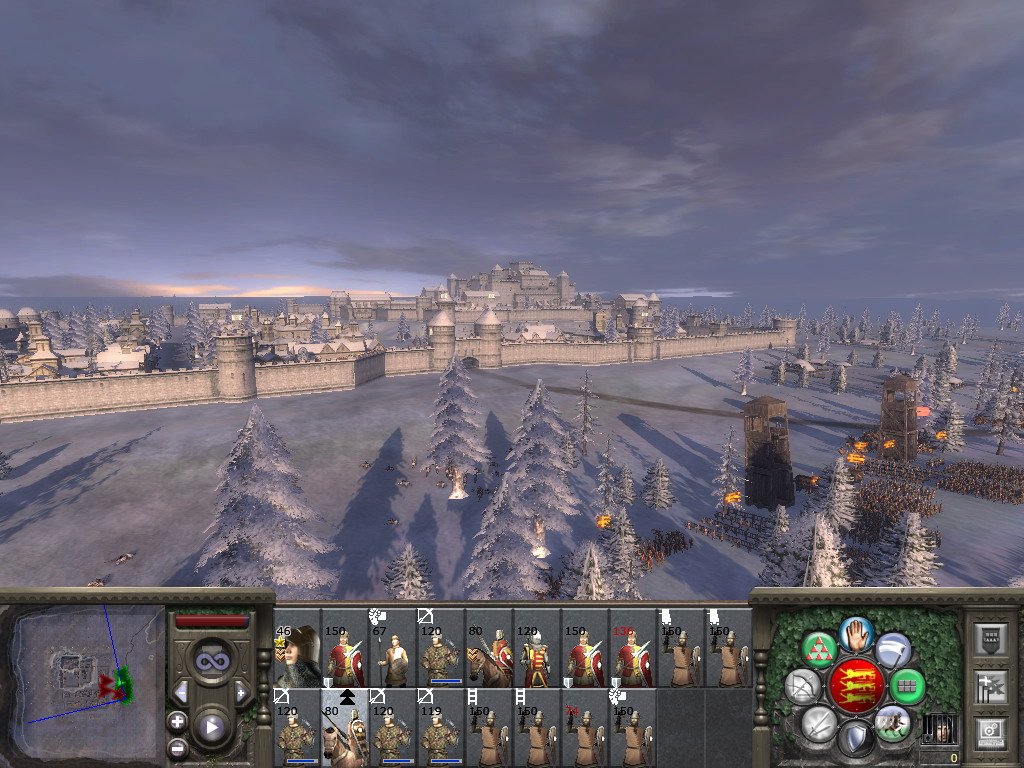Viewport: 1024px width, 768px height.
Task: Activate the halt order hand icon
Action: (x=857, y=632)
